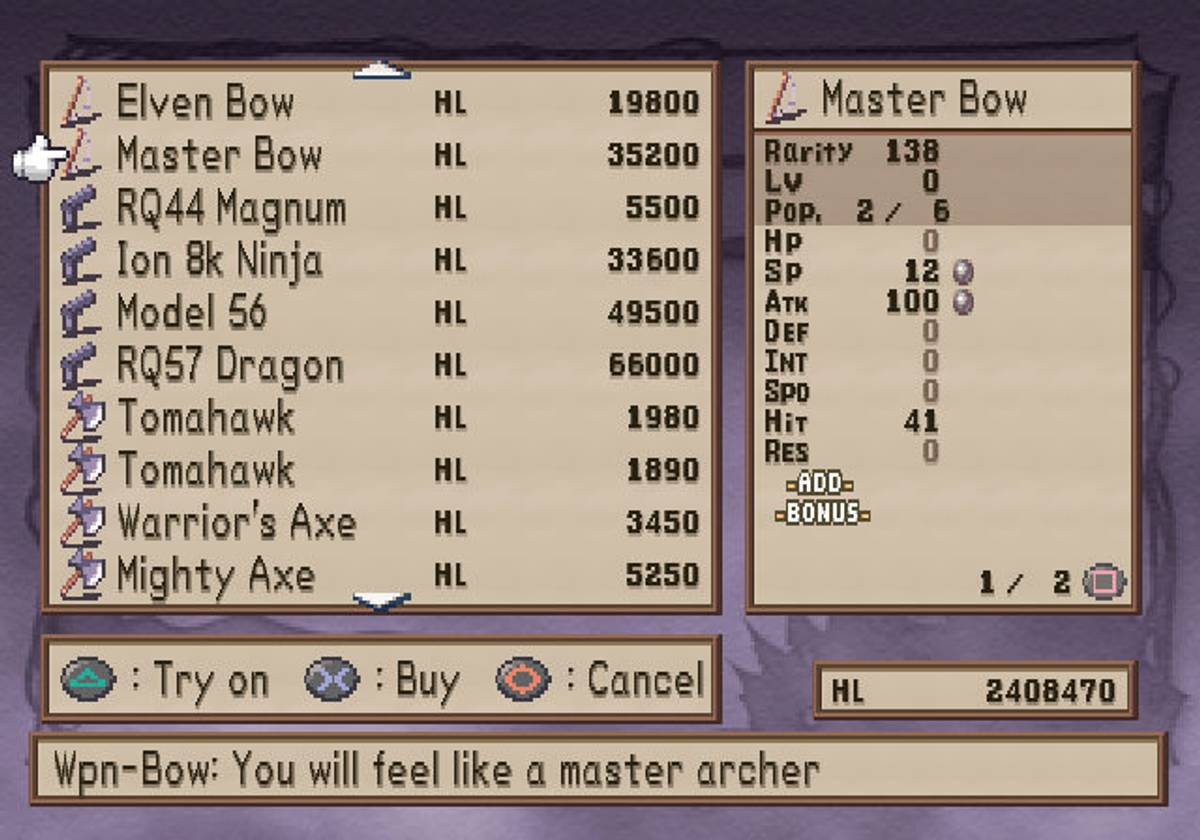The width and height of the screenshot is (1200, 840).
Task: Choose the Model 56 entry
Action: [x=192, y=313]
